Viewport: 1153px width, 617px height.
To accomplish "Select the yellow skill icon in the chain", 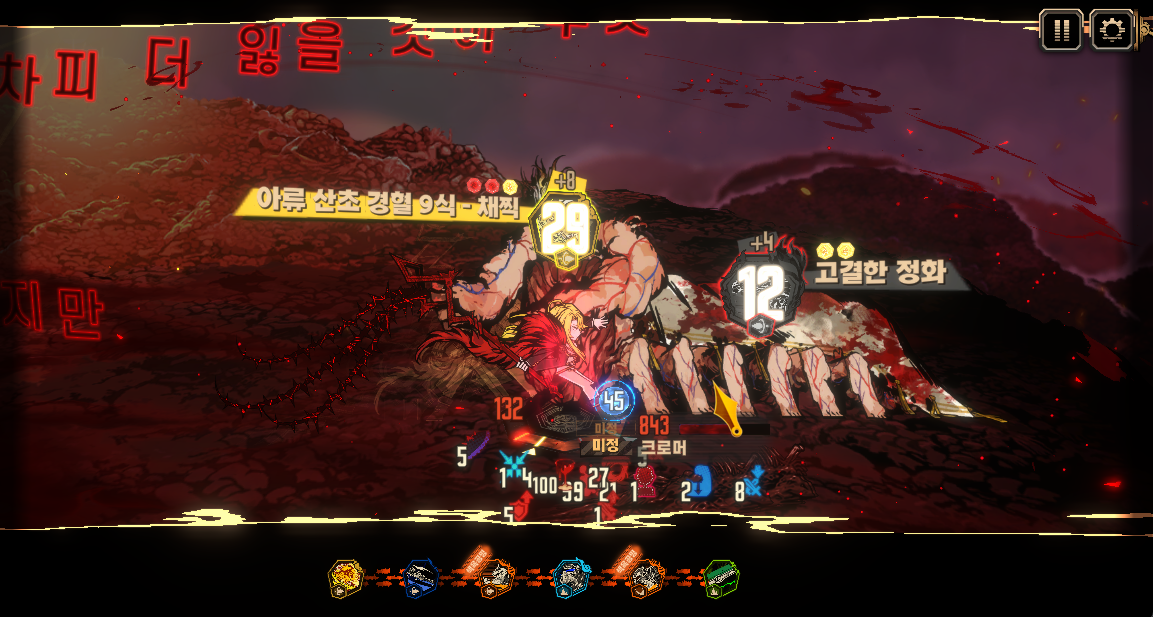I will [x=345, y=578].
